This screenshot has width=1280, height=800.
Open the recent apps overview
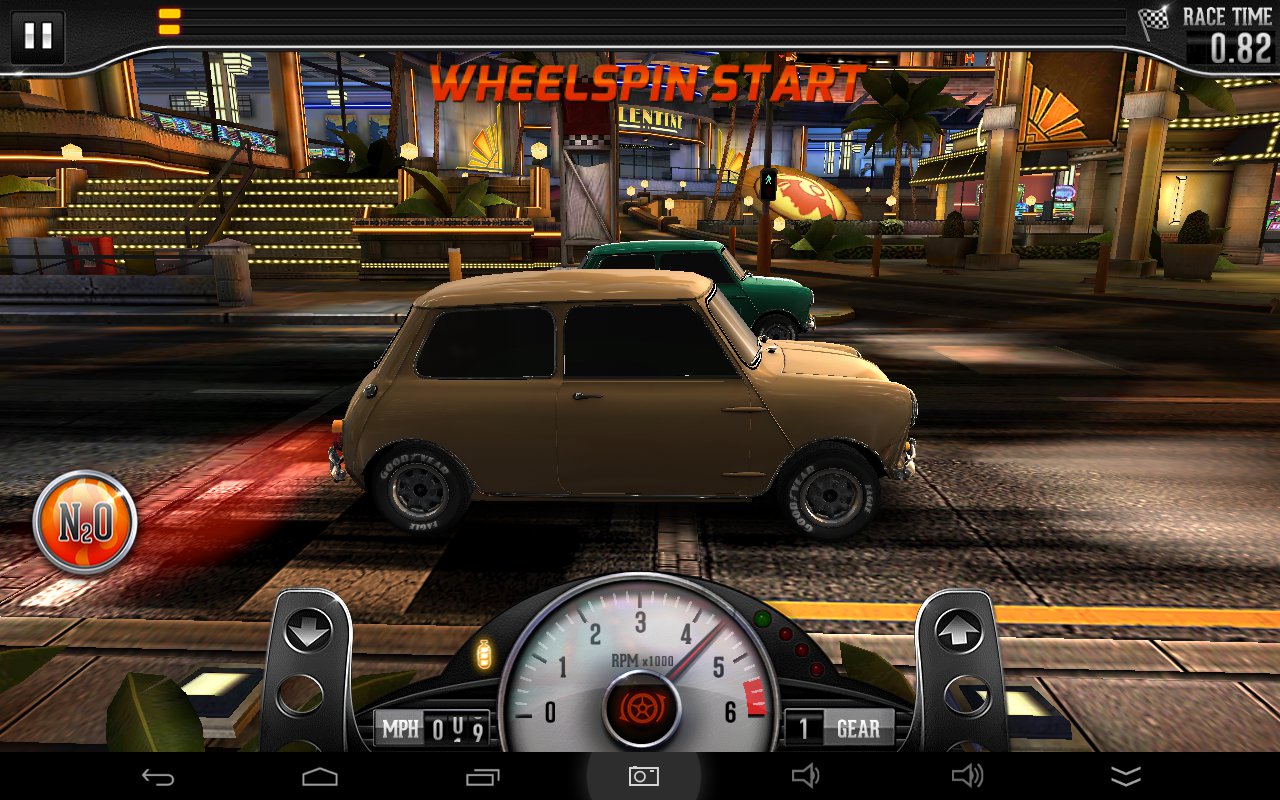[x=482, y=776]
